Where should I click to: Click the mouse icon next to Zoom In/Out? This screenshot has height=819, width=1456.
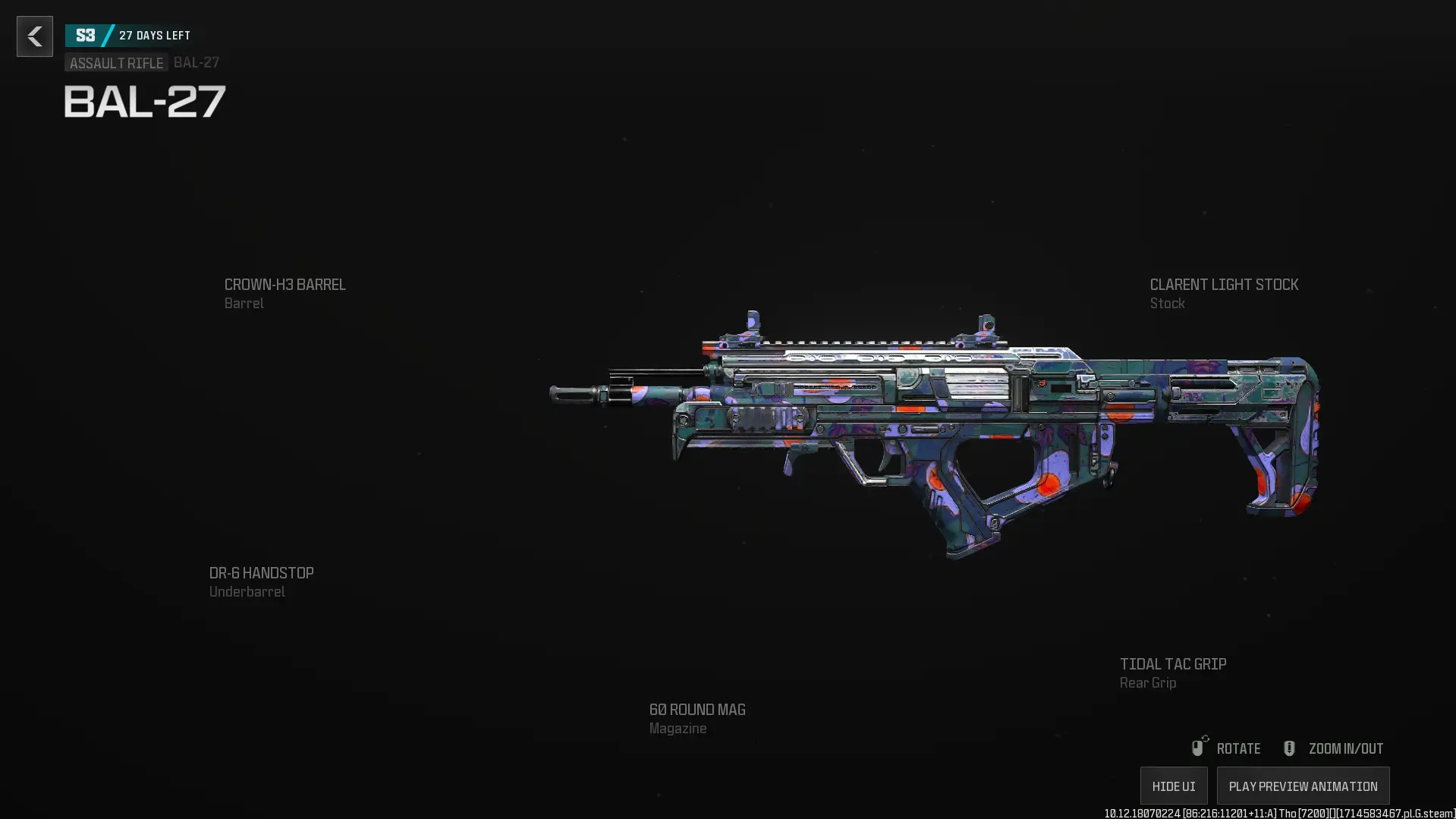[1288, 748]
